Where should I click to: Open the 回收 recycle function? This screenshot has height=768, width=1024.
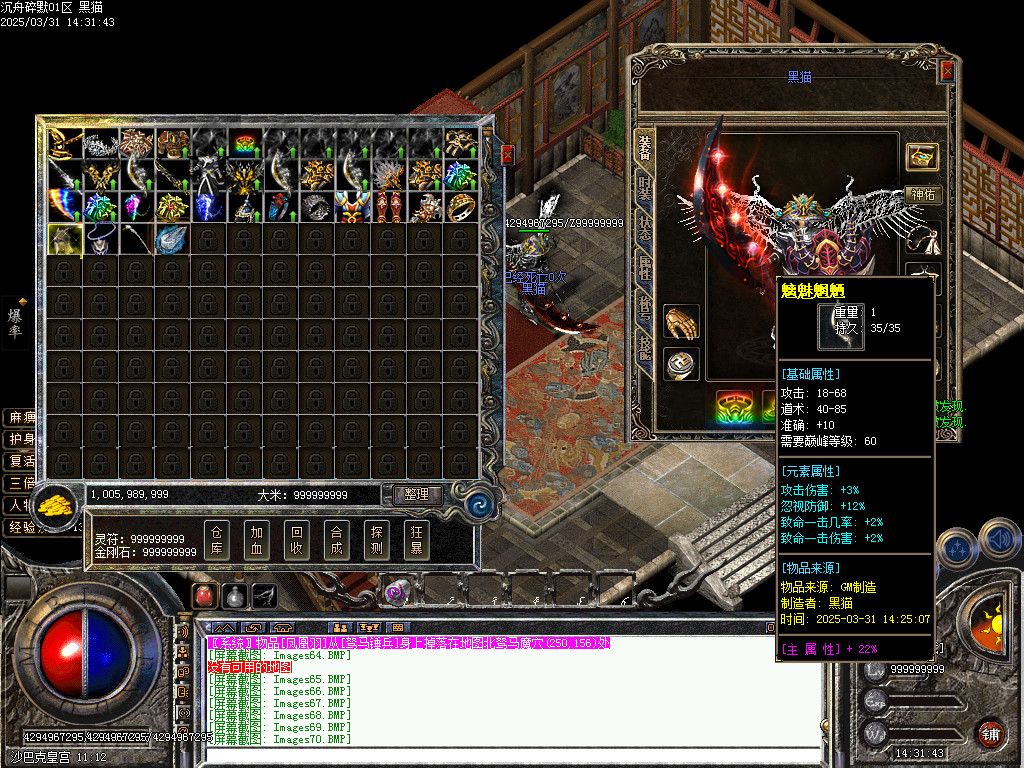[297, 540]
